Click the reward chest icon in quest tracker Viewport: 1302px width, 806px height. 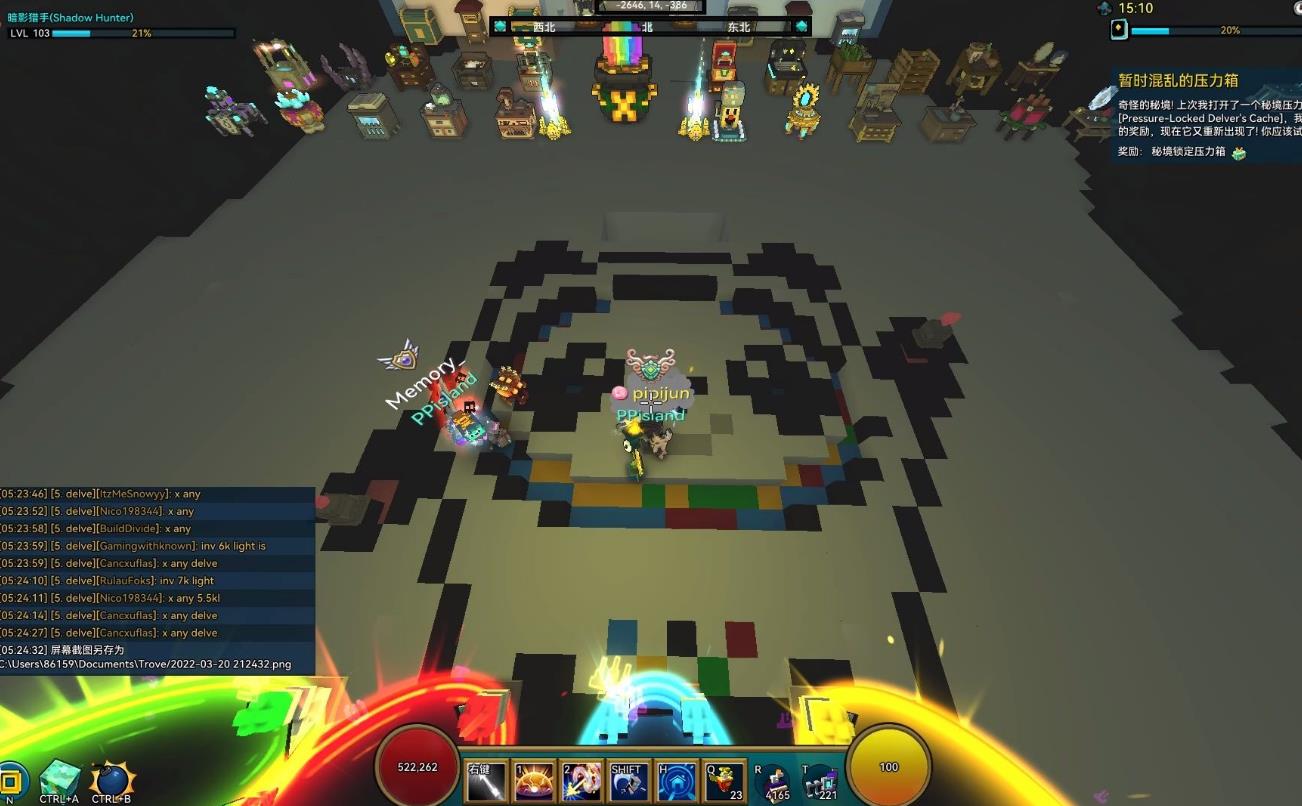(1239, 153)
